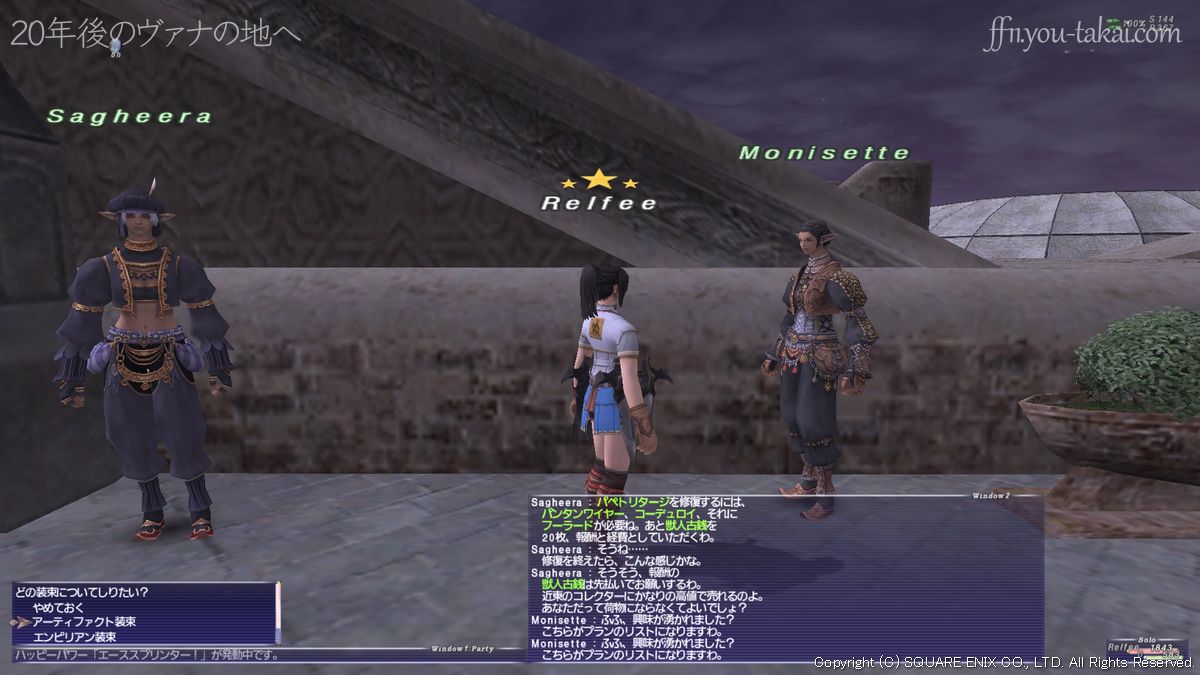The width and height of the screenshot is (1200, 675).
Task: Select the アーティファクト装束 dialogue option
Action: (84, 622)
